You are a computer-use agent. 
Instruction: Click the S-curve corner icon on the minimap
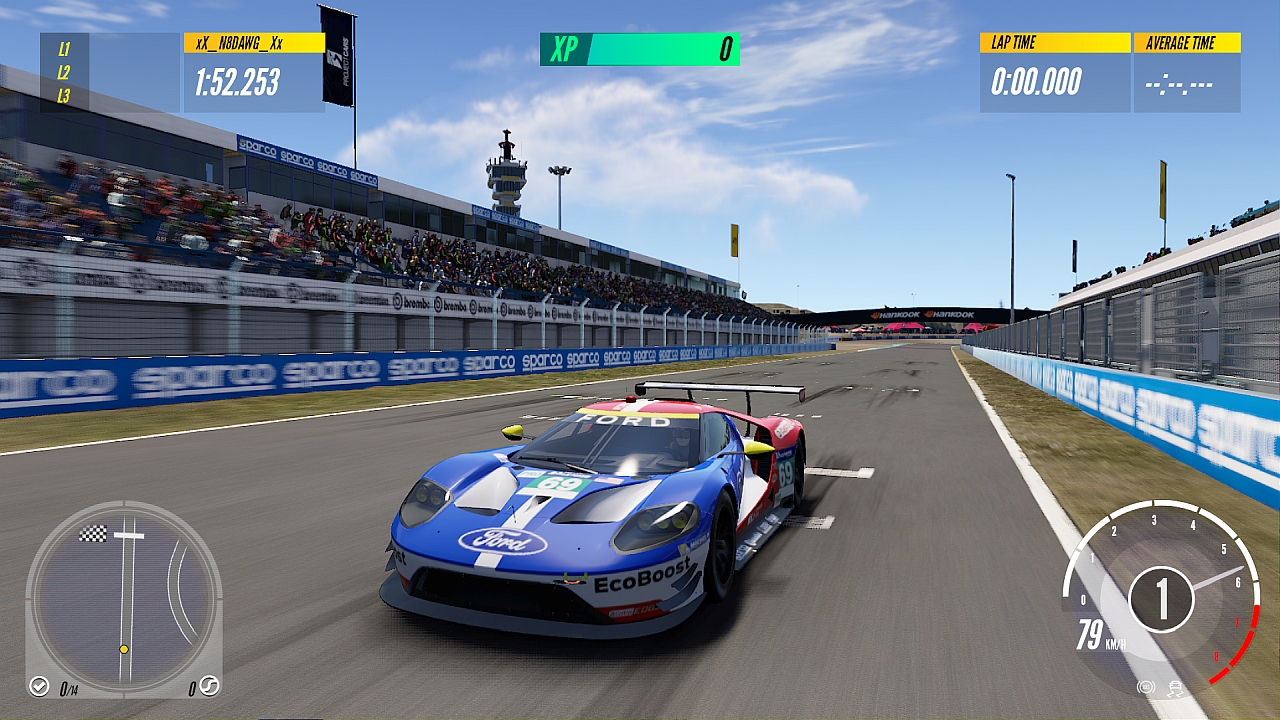point(209,686)
